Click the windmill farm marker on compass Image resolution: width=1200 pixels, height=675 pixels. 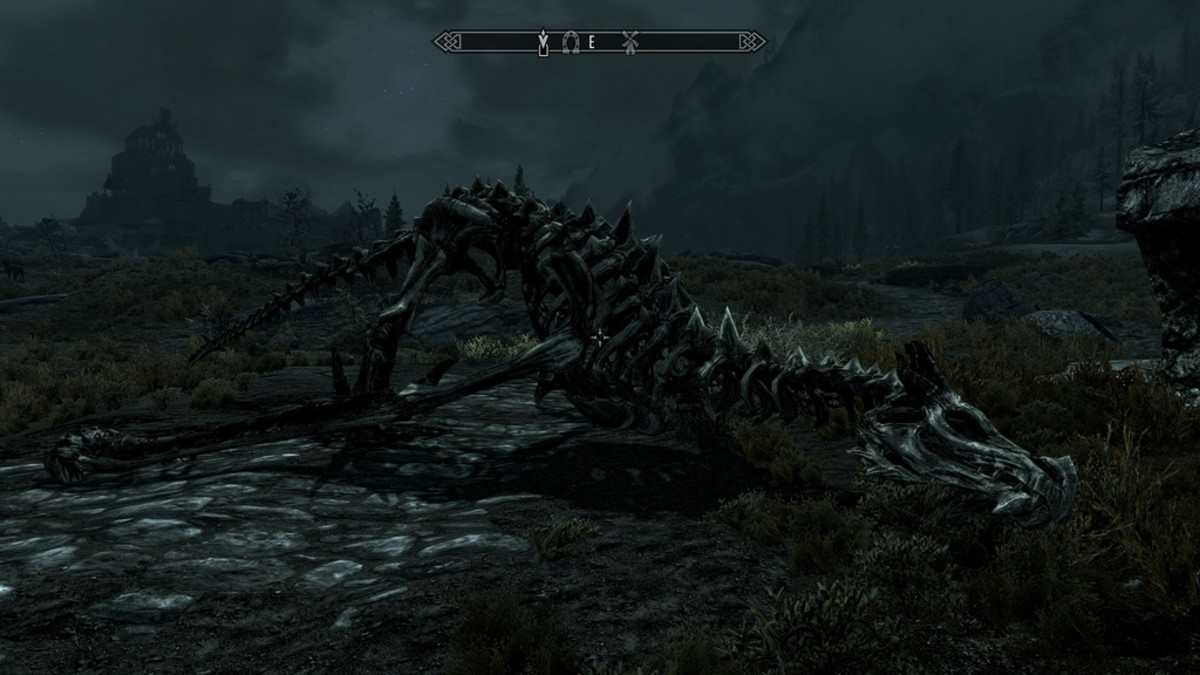629,42
